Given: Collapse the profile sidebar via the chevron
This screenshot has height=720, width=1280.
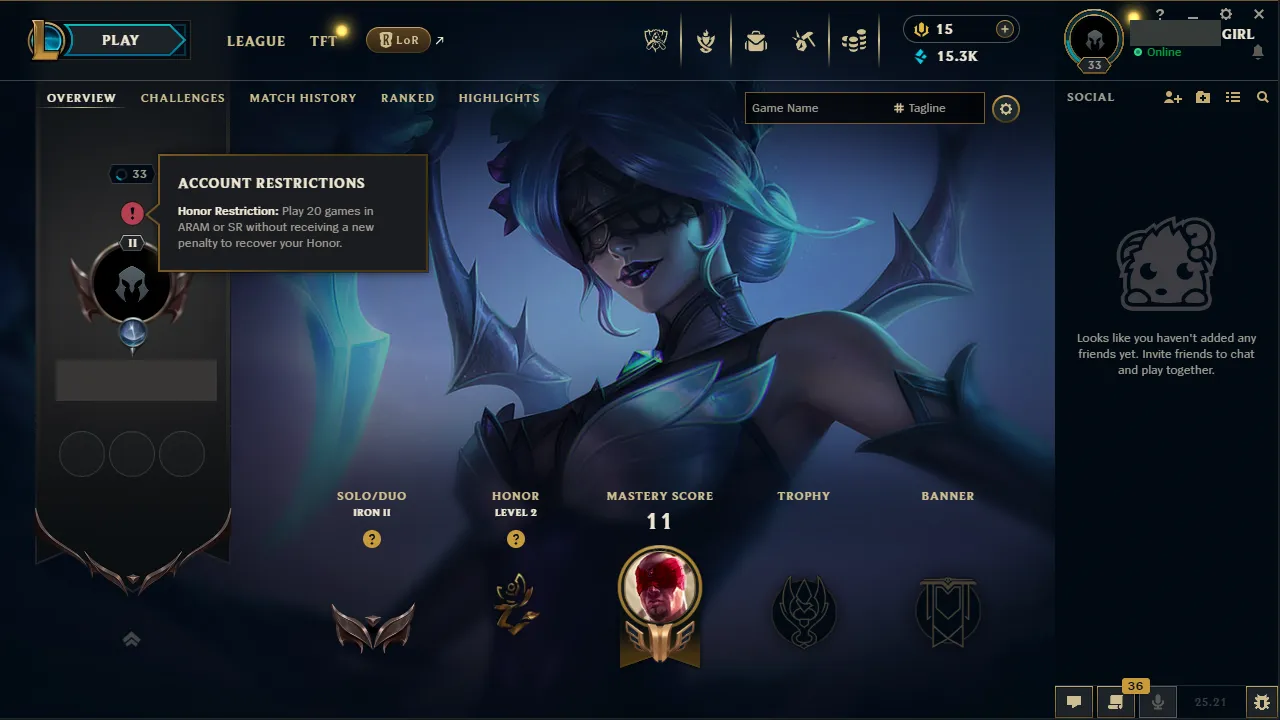Looking at the screenshot, I should pyautogui.click(x=131, y=639).
